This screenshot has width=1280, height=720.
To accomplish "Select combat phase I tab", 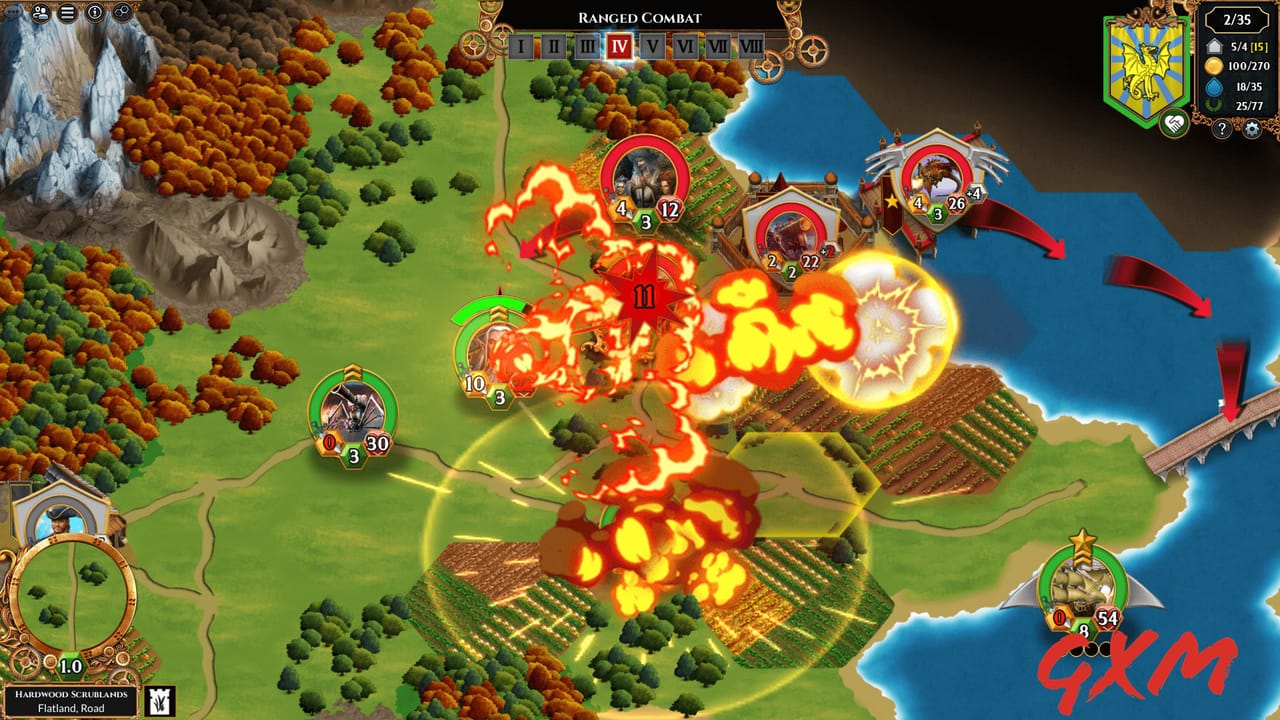I will click(x=521, y=45).
